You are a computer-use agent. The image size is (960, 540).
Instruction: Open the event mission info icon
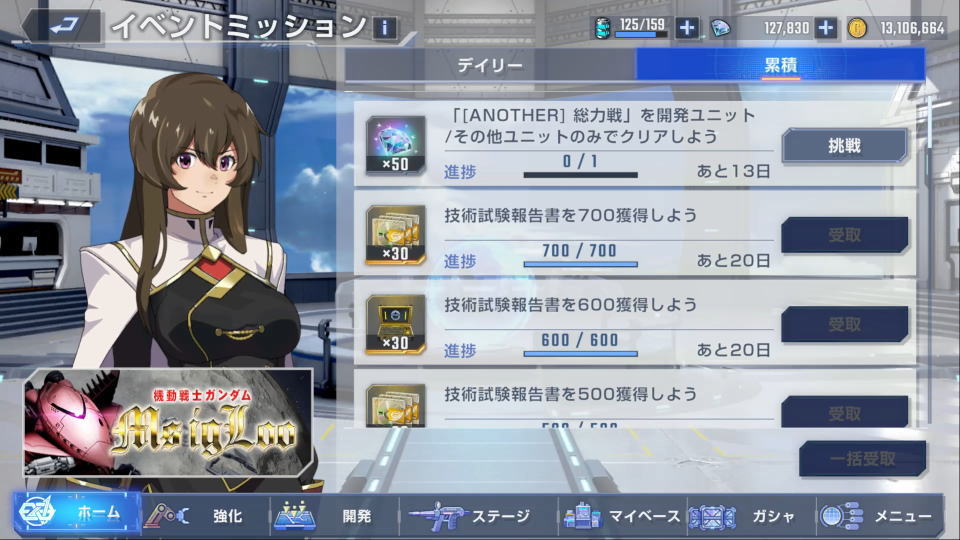click(385, 27)
